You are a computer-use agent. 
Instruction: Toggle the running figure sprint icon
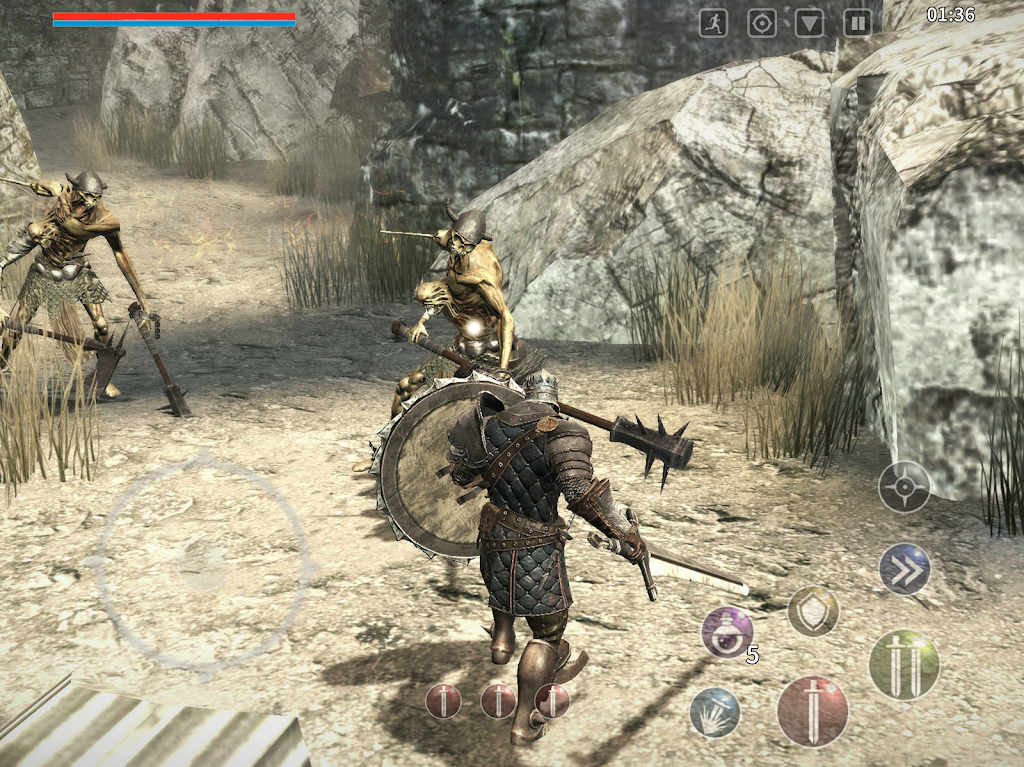pos(713,23)
